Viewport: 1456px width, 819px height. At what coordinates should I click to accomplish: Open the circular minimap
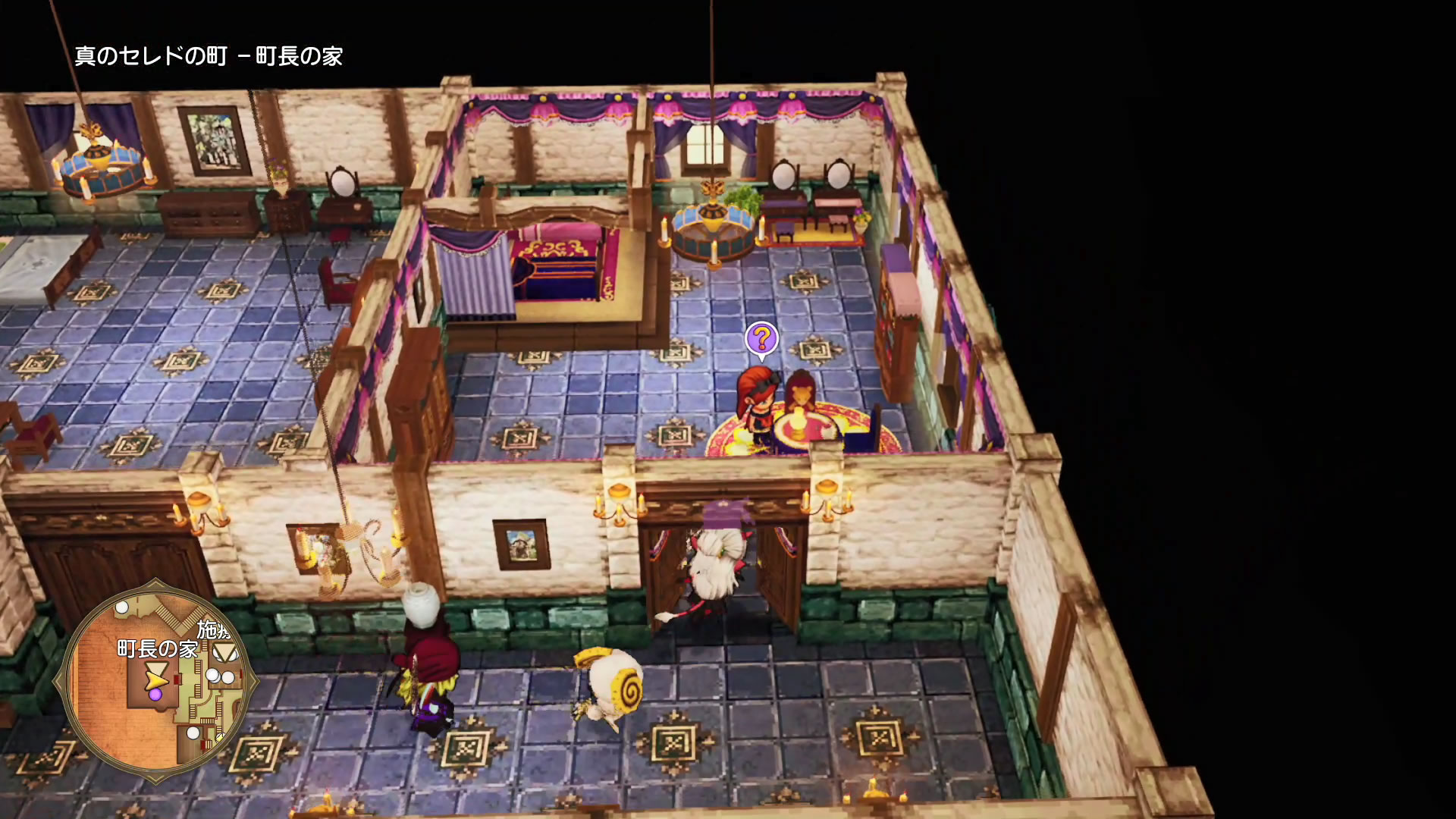tap(155, 681)
